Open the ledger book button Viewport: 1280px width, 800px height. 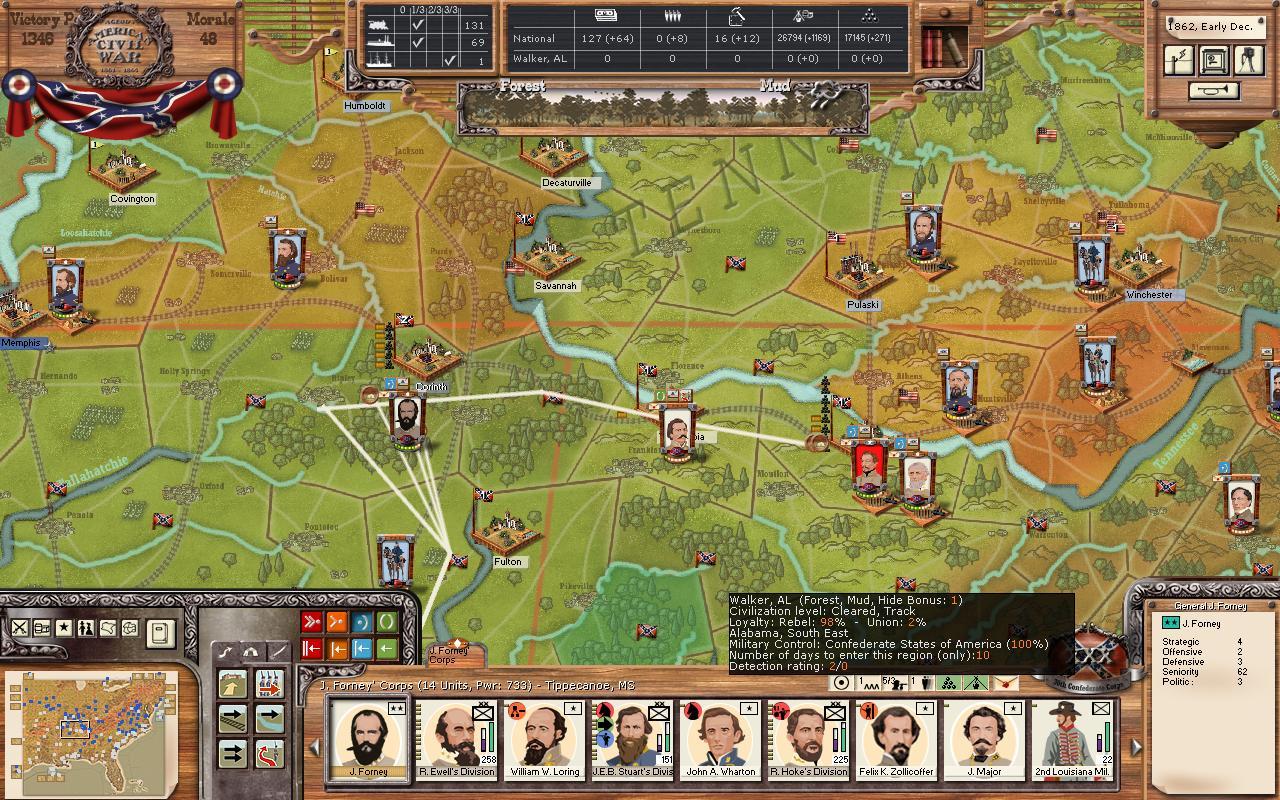pos(162,632)
